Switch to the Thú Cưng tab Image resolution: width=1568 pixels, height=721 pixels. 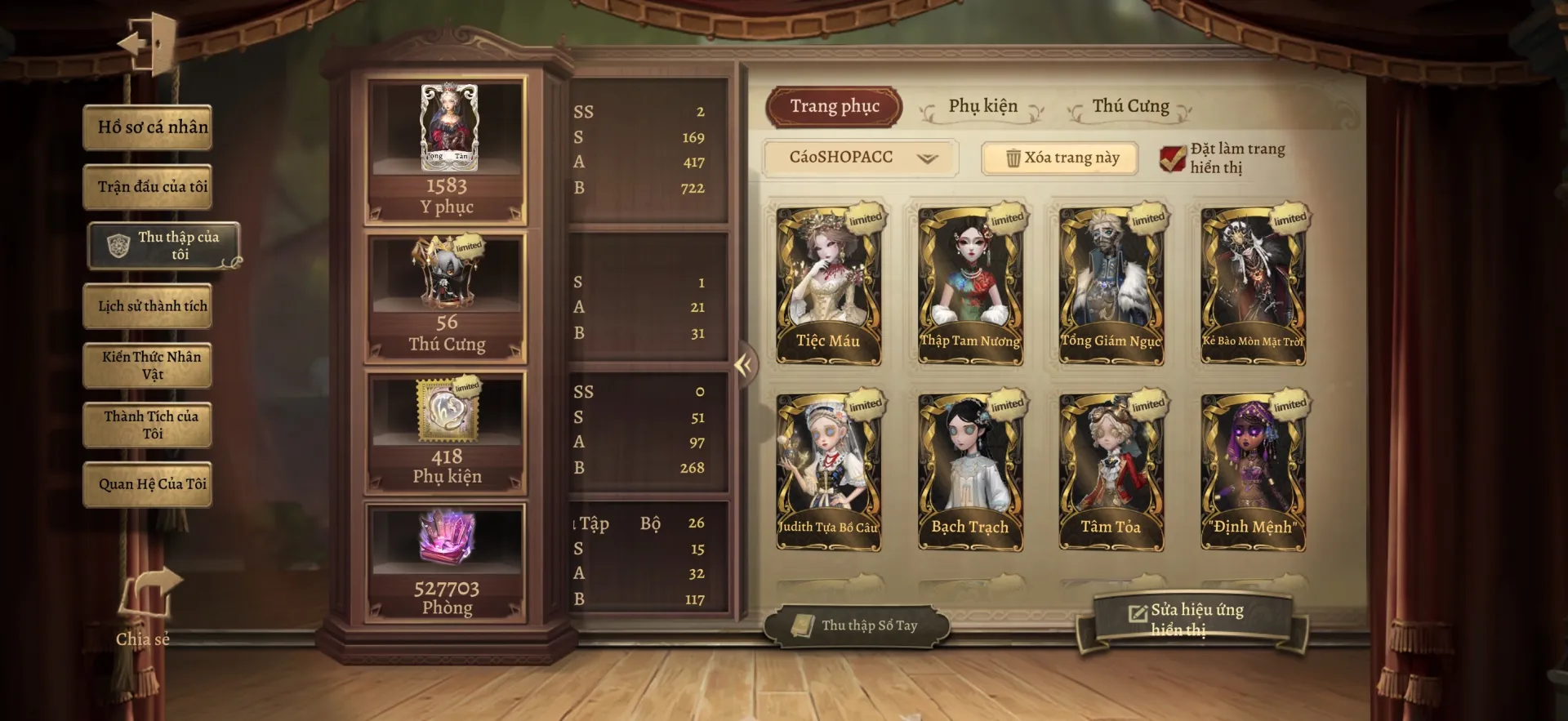(x=1130, y=107)
